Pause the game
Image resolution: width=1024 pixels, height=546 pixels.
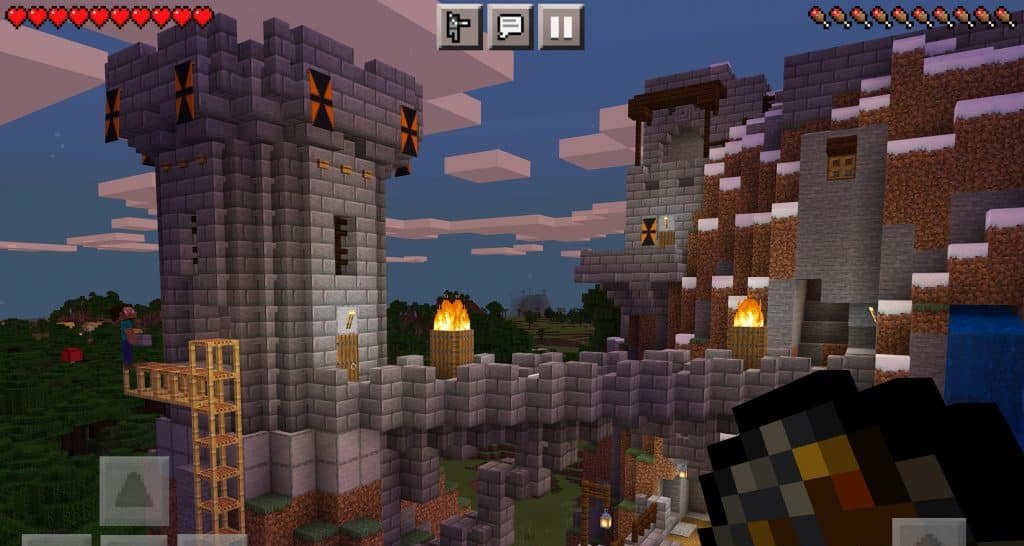(561, 26)
